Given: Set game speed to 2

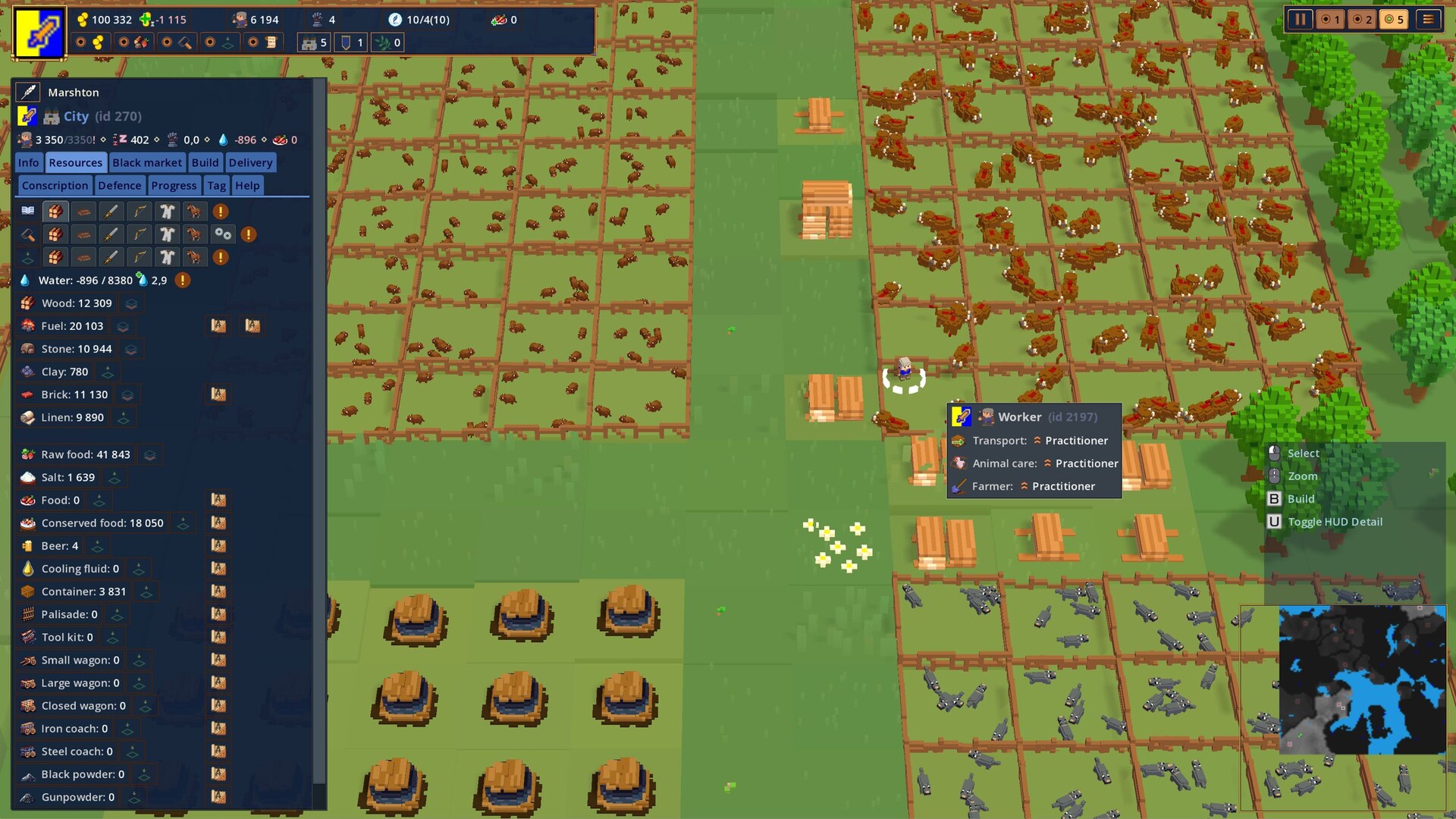Looking at the screenshot, I should point(1363,20).
